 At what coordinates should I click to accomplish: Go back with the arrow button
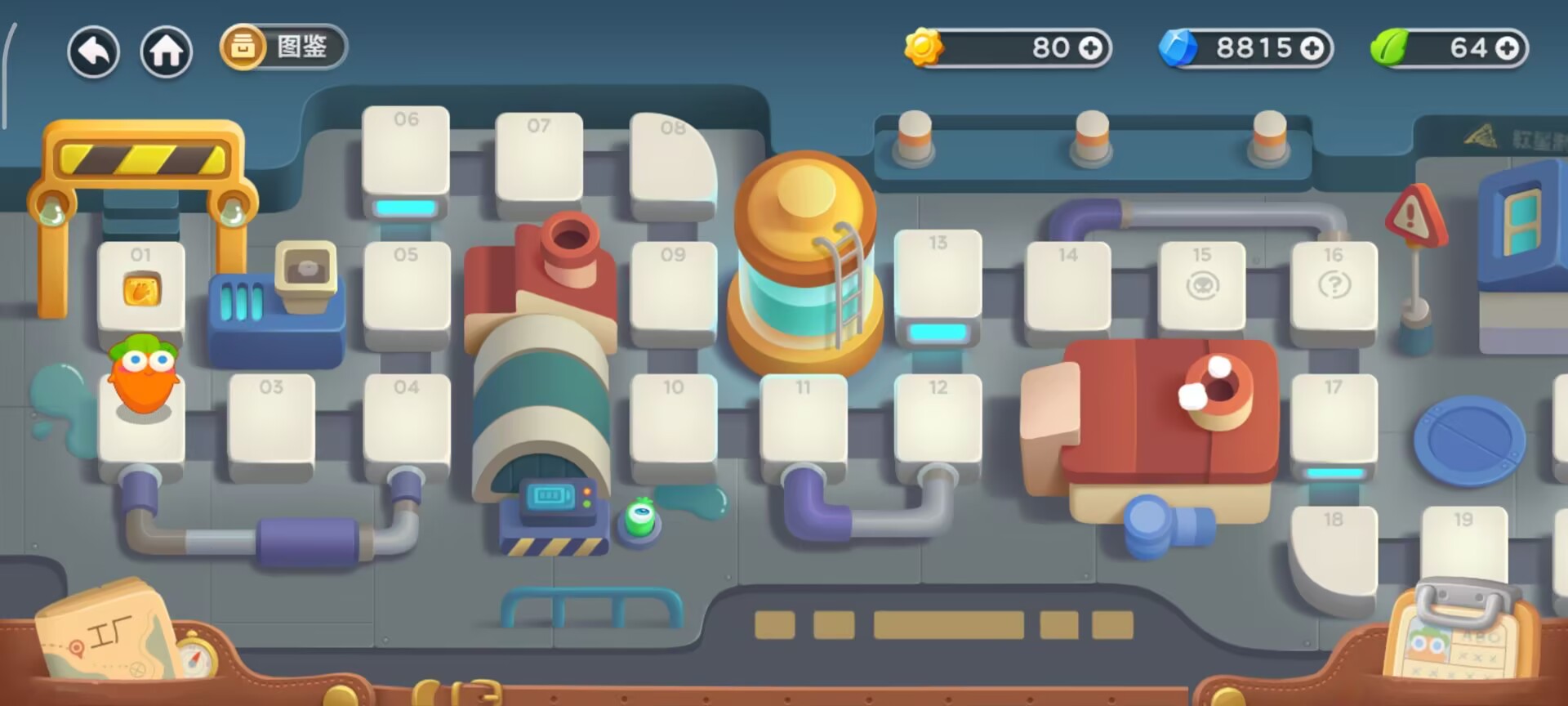click(x=94, y=52)
